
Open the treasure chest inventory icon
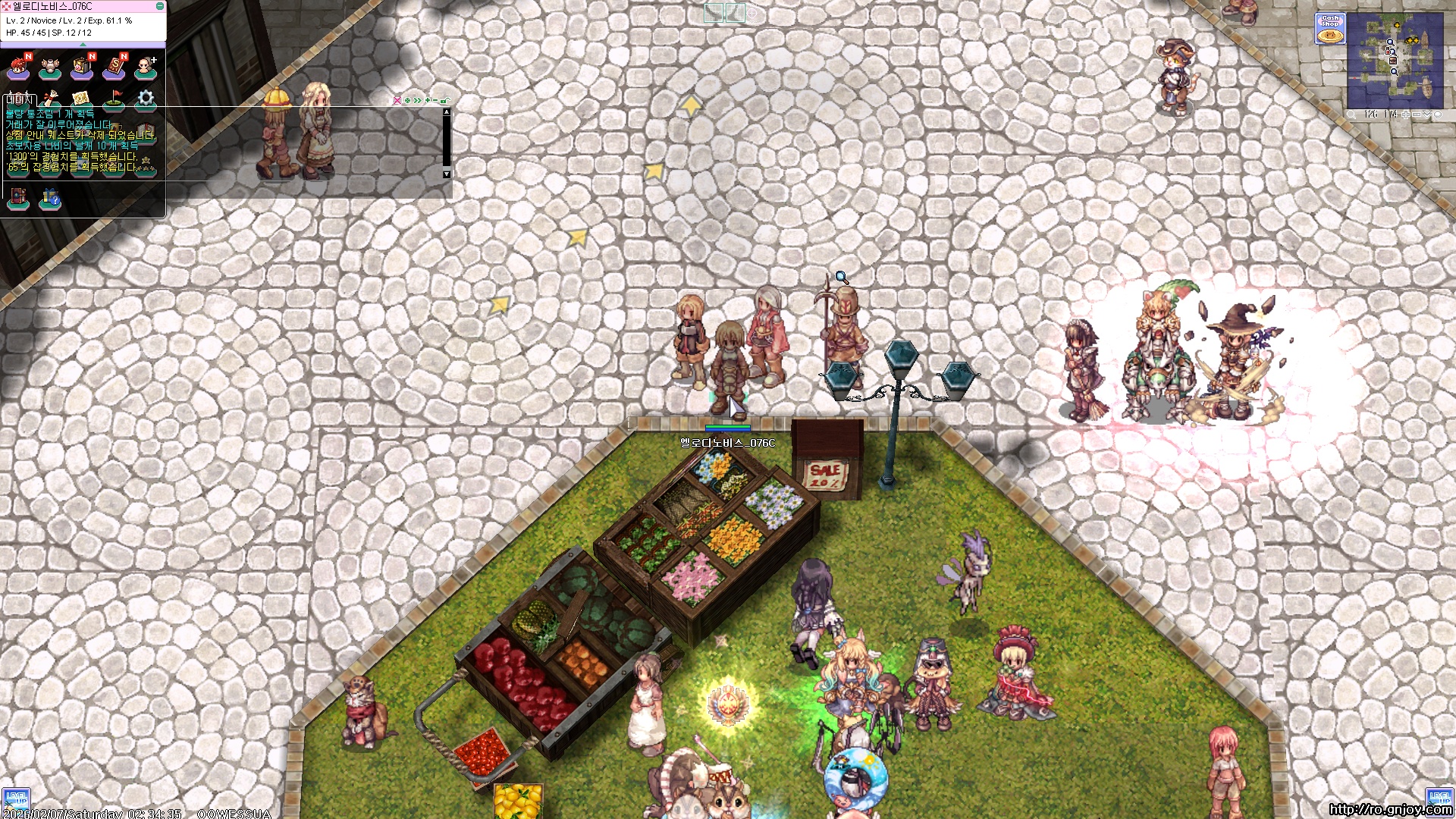point(82,68)
